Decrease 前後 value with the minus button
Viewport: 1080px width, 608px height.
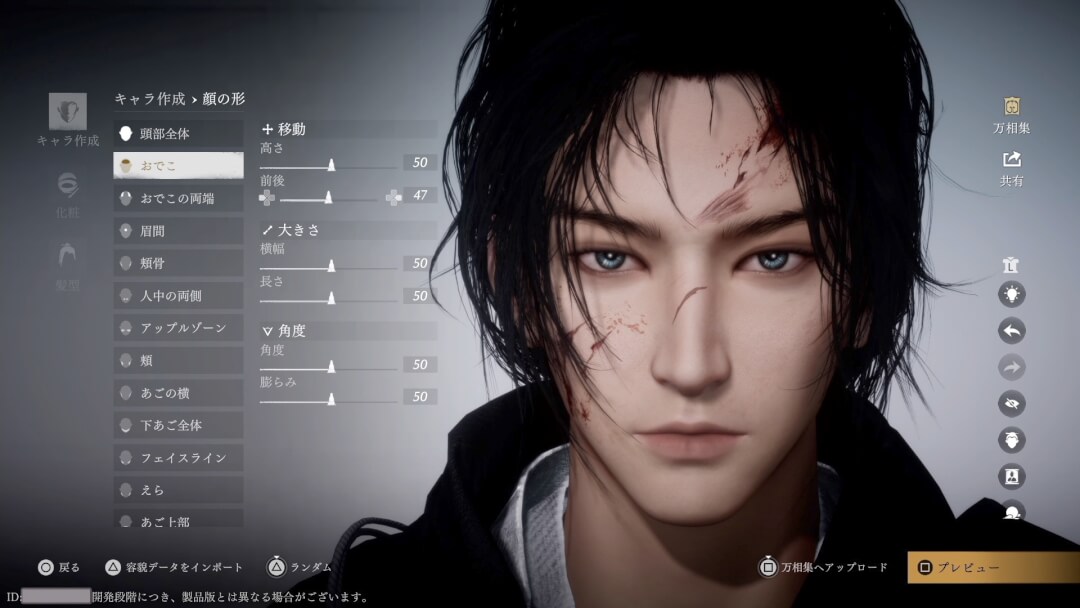pos(267,198)
